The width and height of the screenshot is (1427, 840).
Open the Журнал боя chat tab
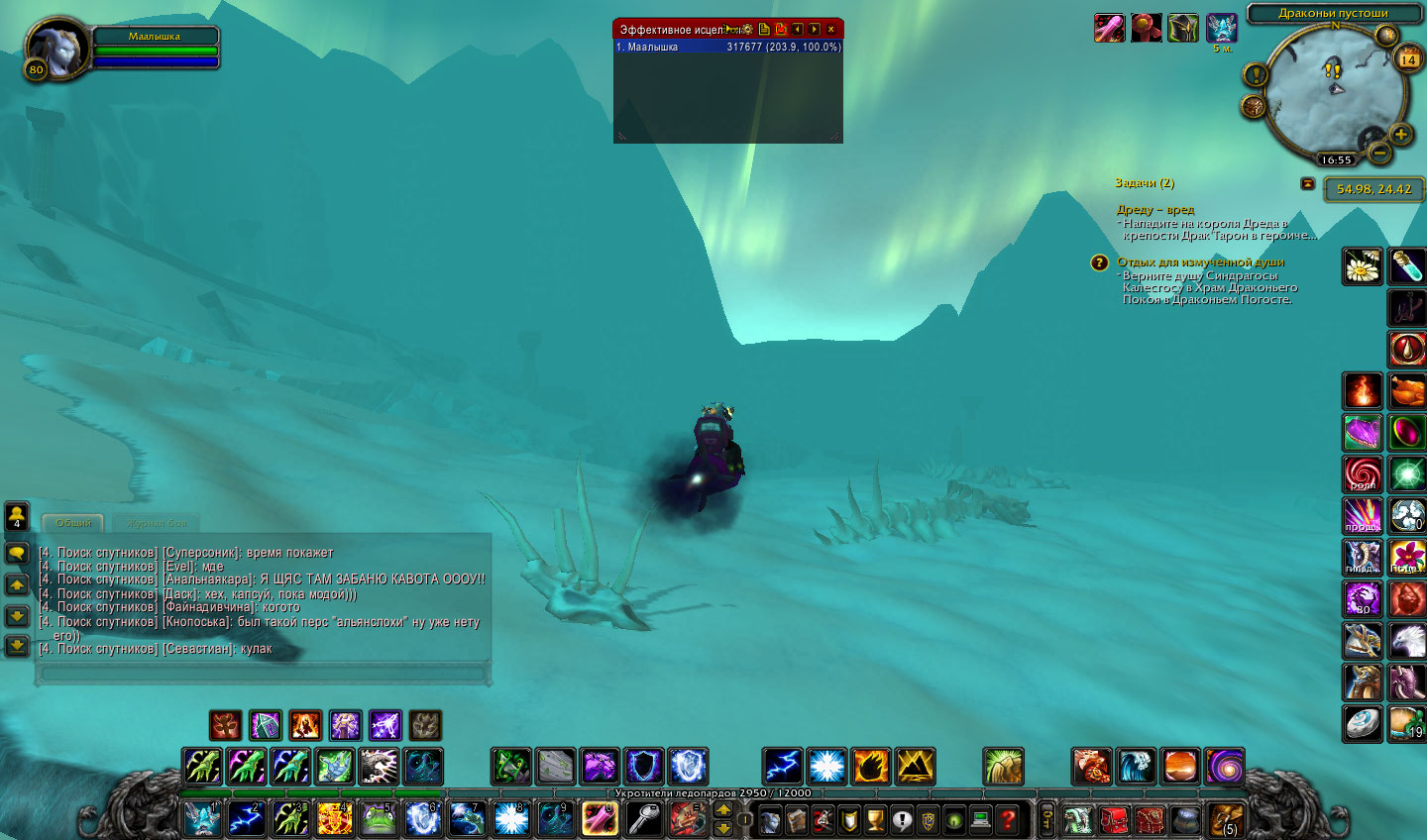click(156, 523)
